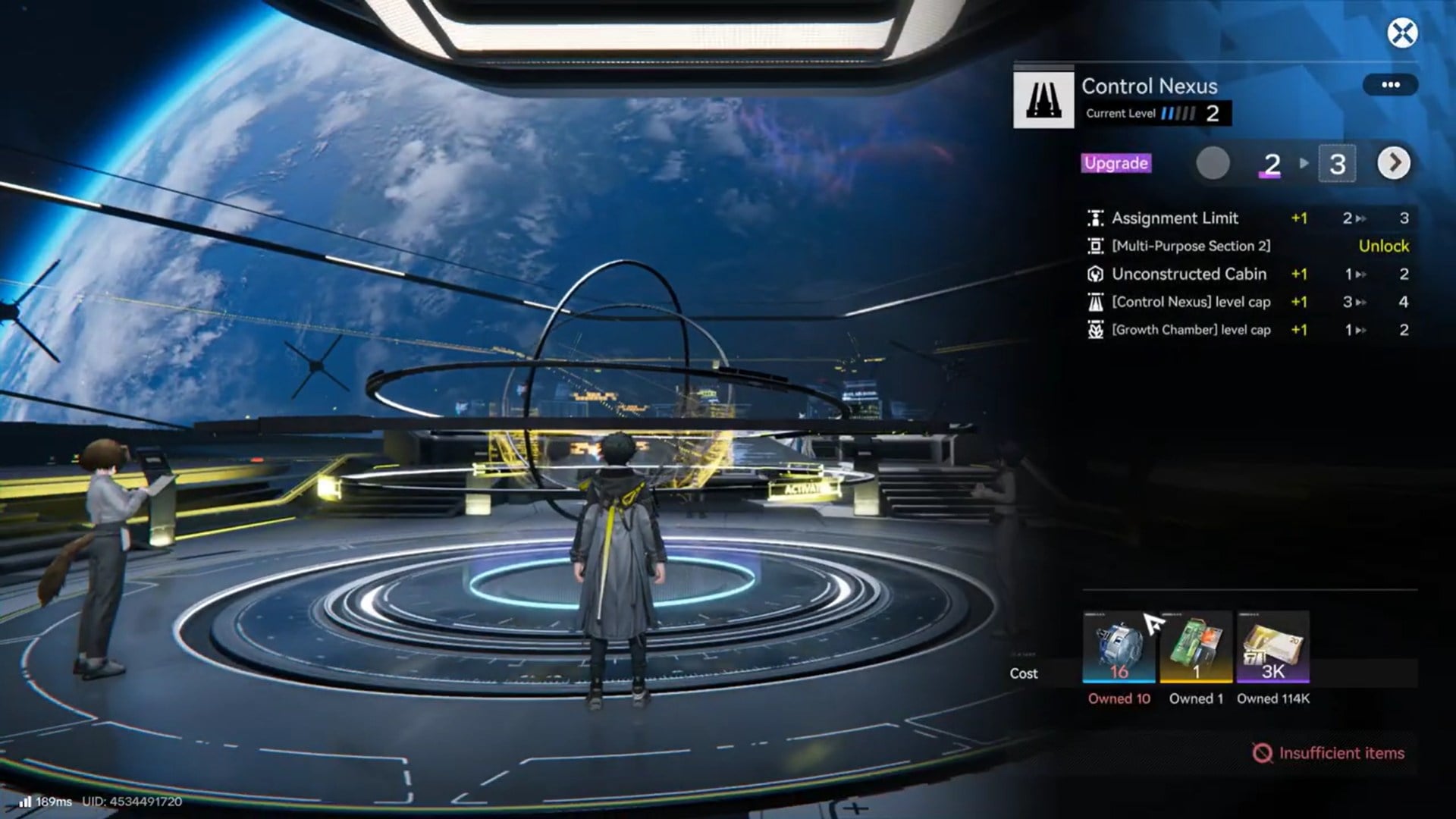The image size is (1456, 819).
Task: Inspect the grey canister cost item needing 16
Action: (x=1119, y=647)
